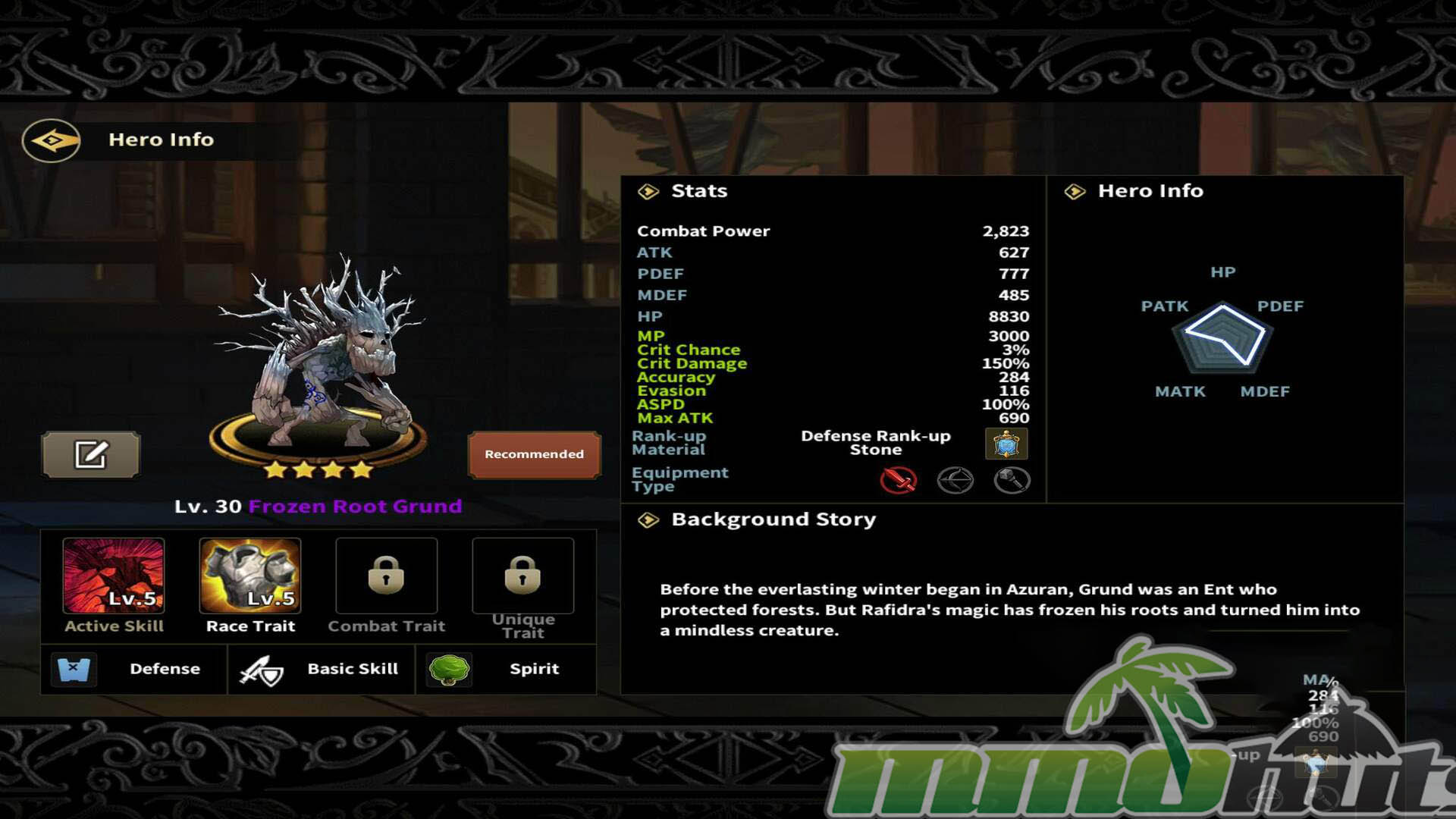The image size is (1456, 819).
Task: Choose the red sword equipment type icon
Action: click(899, 480)
